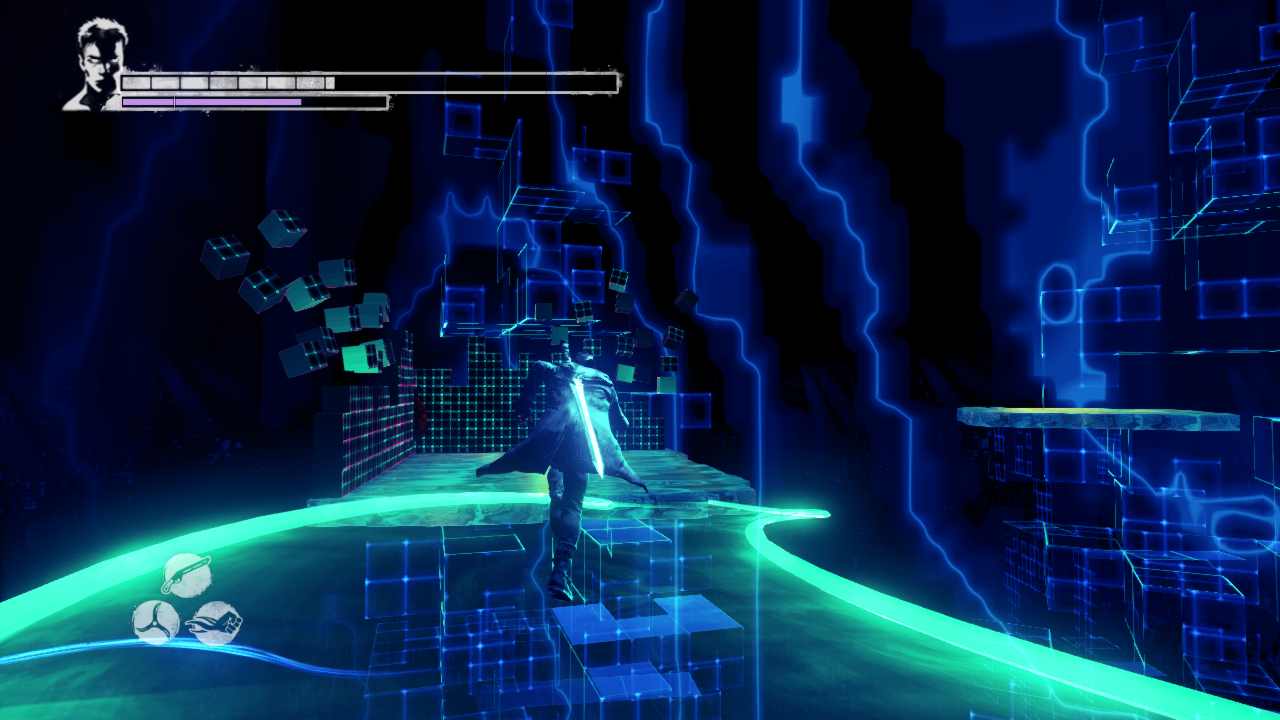Viewport: 1280px width, 720px height.
Task: Click Dante's portrait in the HUD
Action: pyautogui.click(x=95, y=64)
